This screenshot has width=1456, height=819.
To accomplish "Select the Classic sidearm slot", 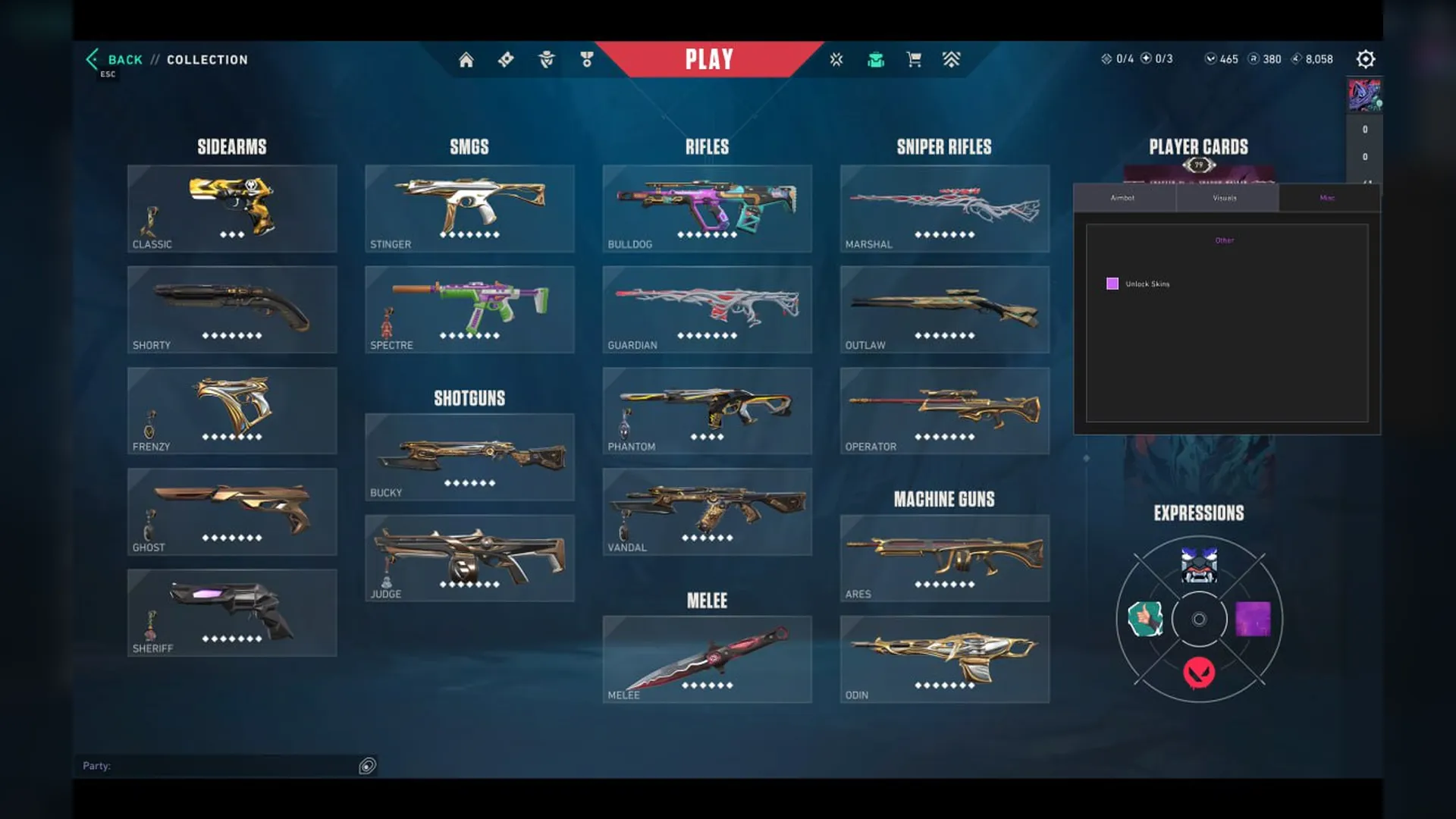I will pyautogui.click(x=232, y=209).
